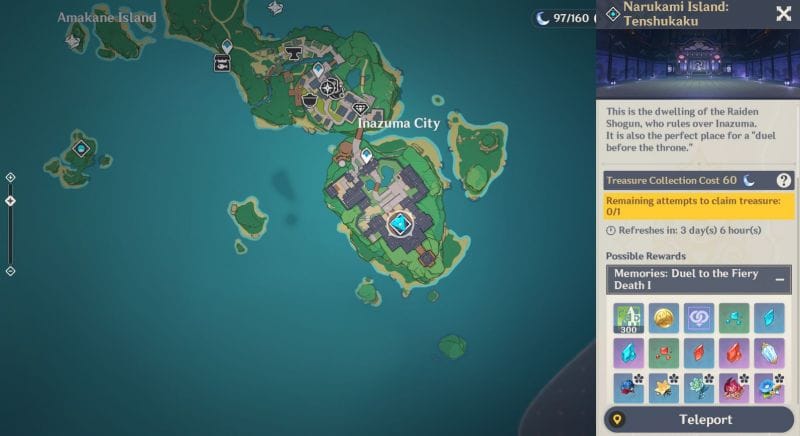Select the domain marker on the small western islet
Viewport: 800px width, 436px height.
[80, 150]
